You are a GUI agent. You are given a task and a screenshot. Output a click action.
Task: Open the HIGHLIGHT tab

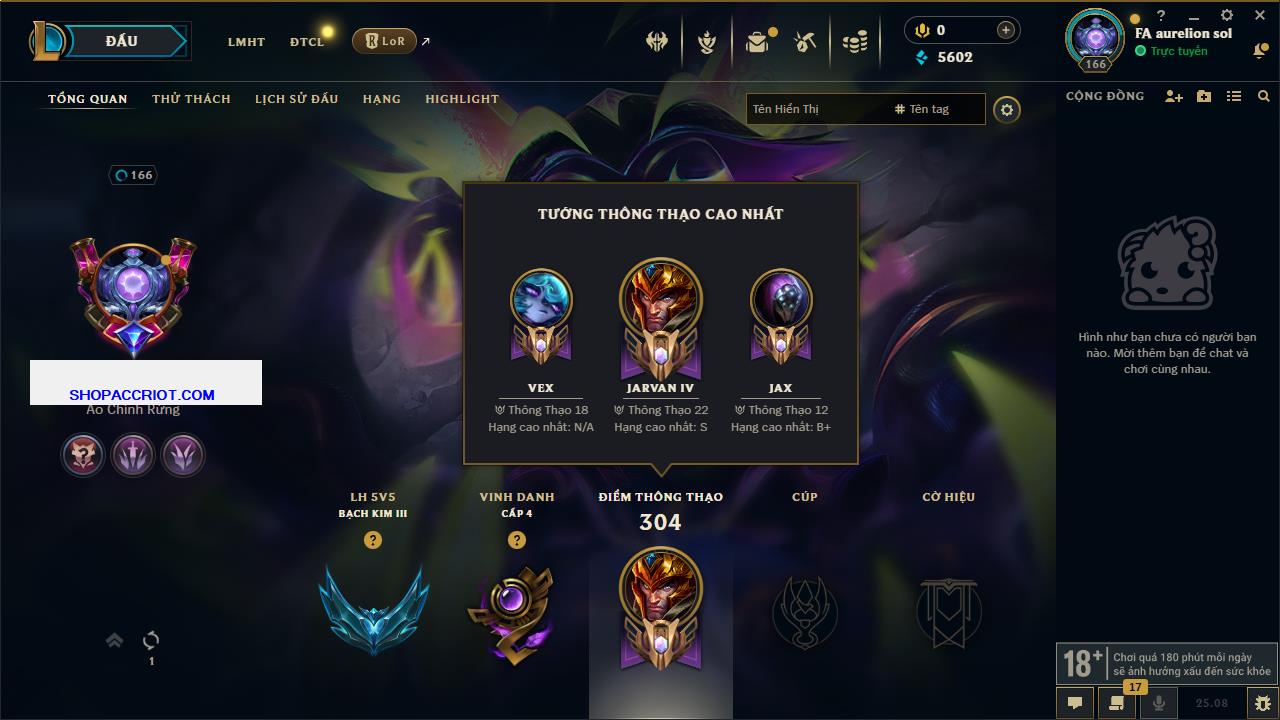tap(461, 99)
